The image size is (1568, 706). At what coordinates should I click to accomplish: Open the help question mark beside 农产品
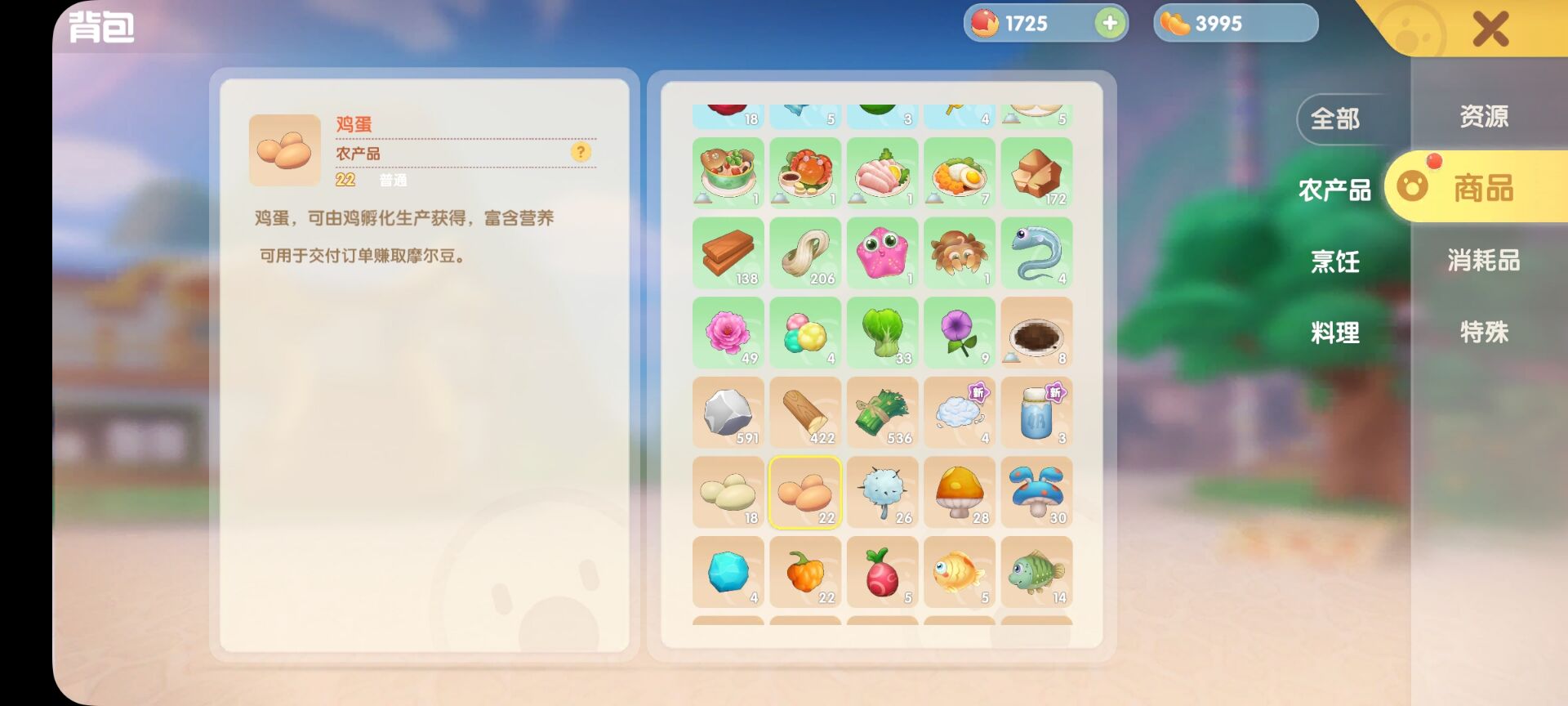[581, 153]
